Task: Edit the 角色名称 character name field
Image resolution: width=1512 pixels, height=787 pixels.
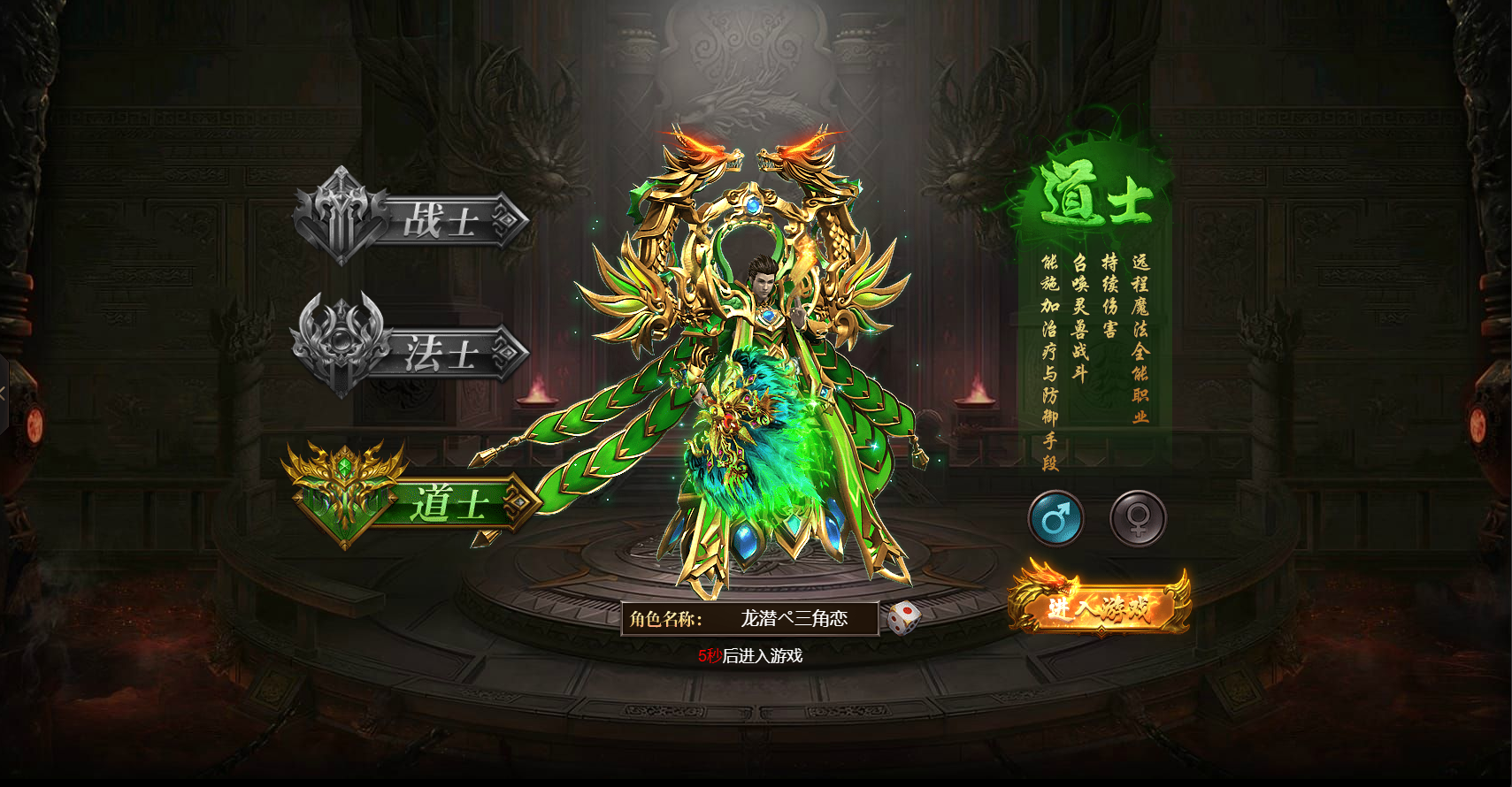Action: coord(794,619)
